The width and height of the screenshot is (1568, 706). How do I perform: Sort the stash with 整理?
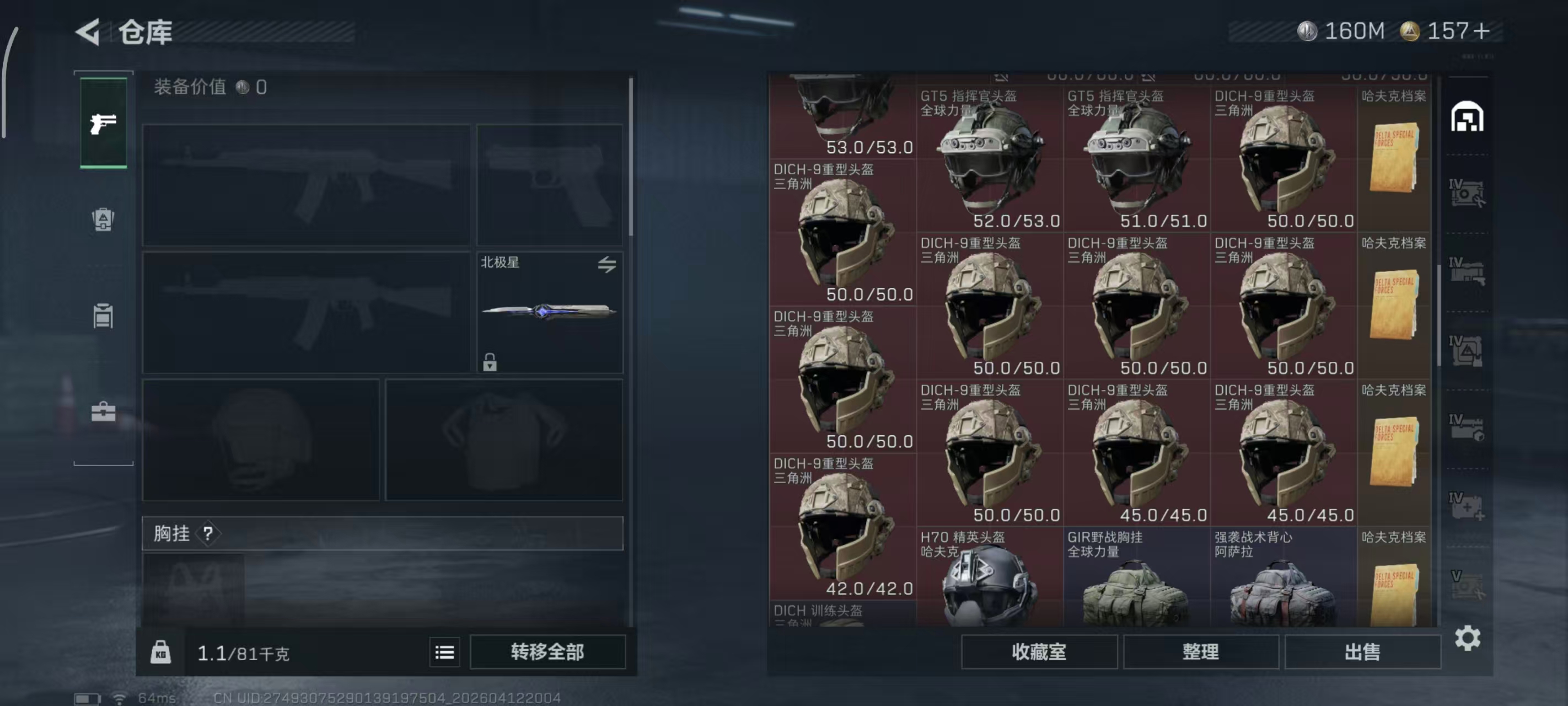(1200, 652)
